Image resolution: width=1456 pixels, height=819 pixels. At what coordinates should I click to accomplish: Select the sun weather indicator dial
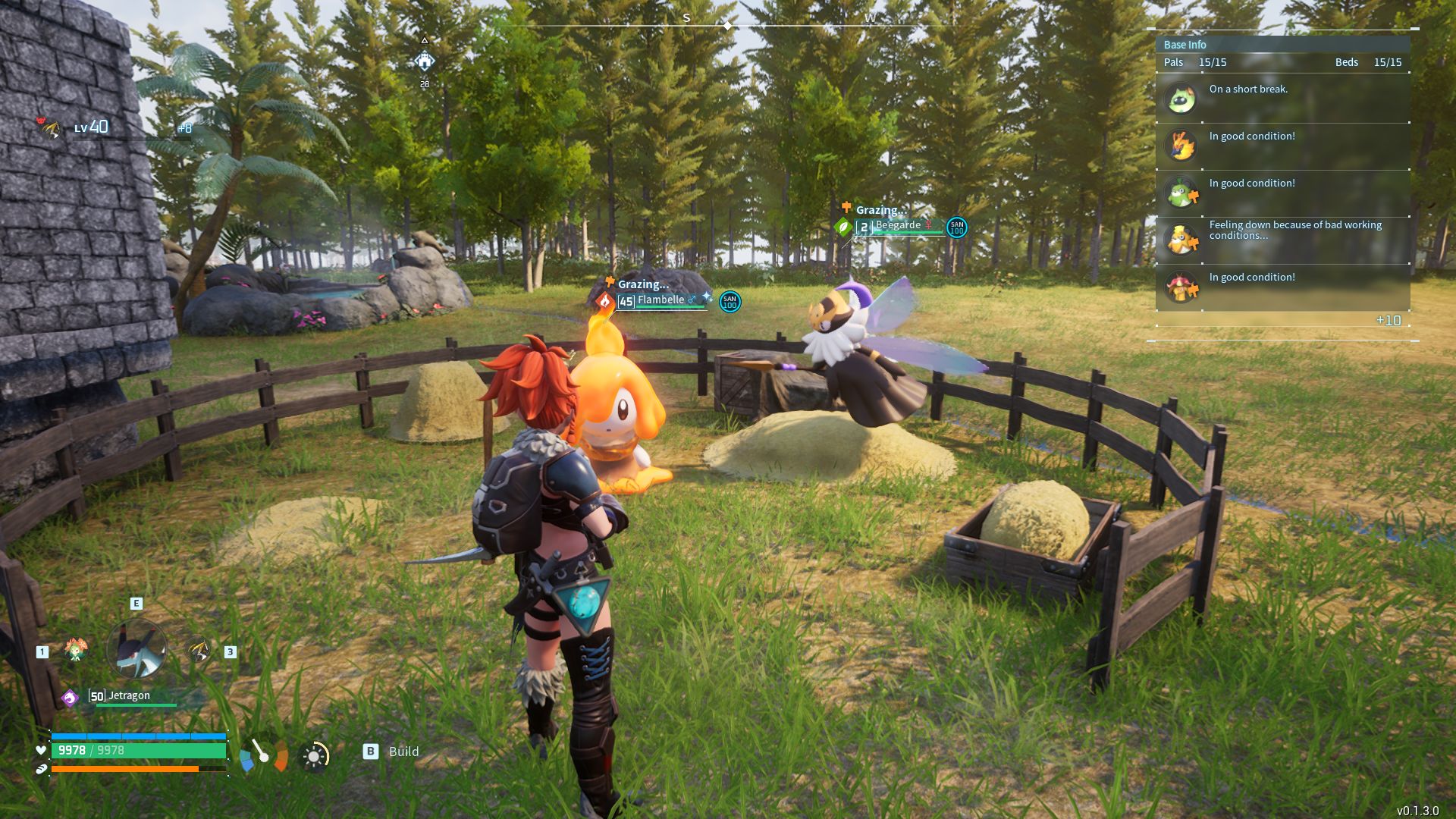click(313, 757)
